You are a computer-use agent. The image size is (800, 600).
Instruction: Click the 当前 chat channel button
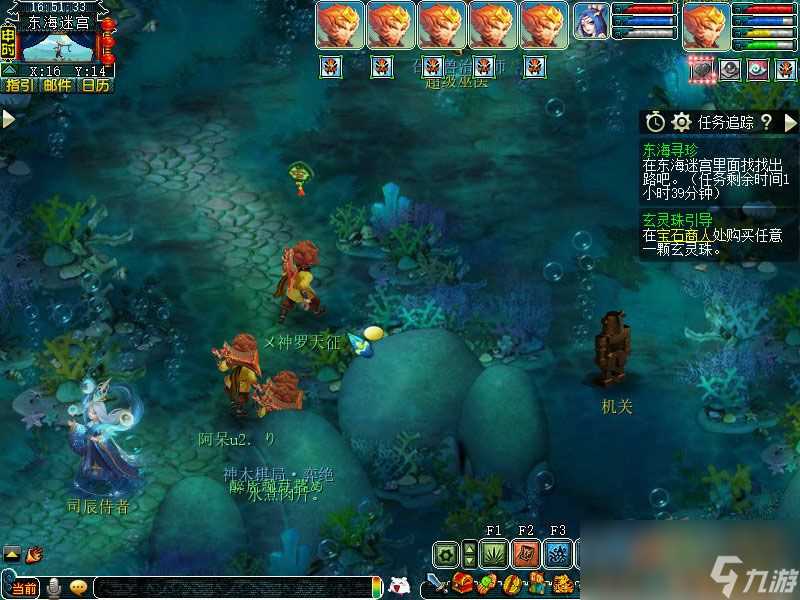point(24,586)
